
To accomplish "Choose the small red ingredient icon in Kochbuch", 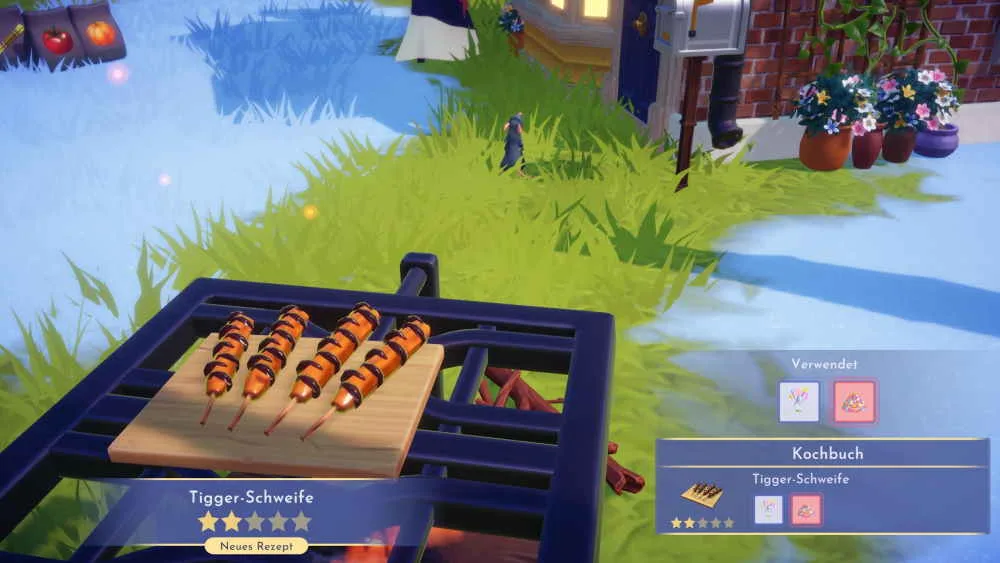I will (x=807, y=510).
